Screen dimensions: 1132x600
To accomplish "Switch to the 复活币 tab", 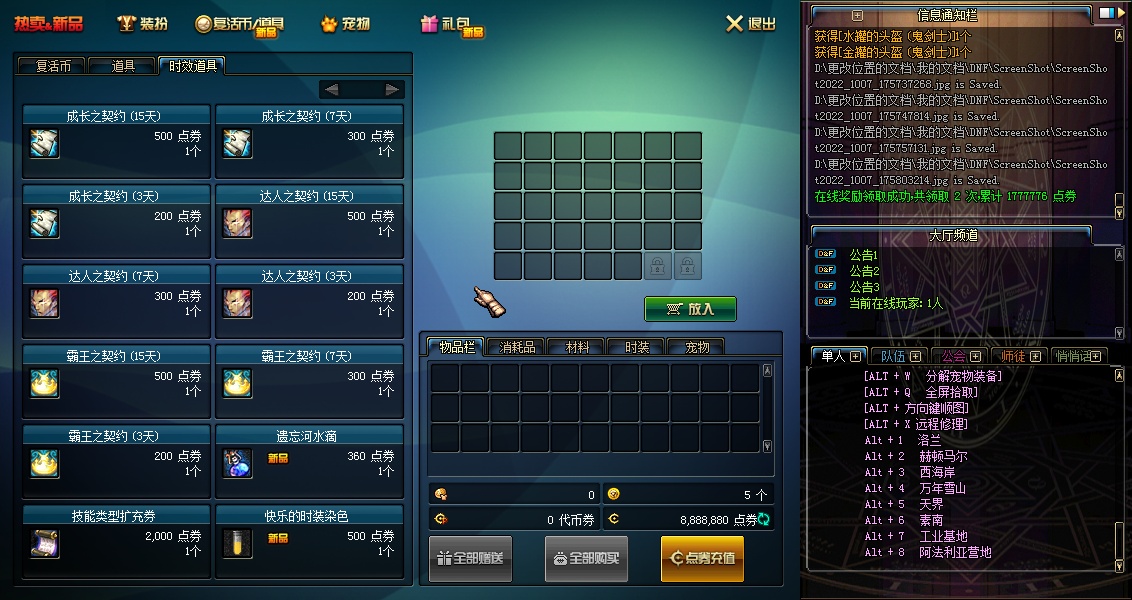I will (52, 66).
